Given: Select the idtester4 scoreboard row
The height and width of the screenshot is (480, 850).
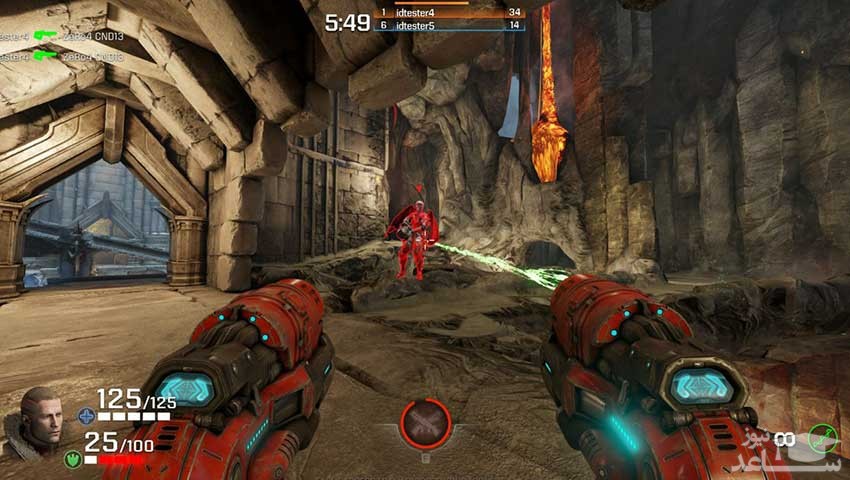Looking at the screenshot, I should tap(449, 12).
